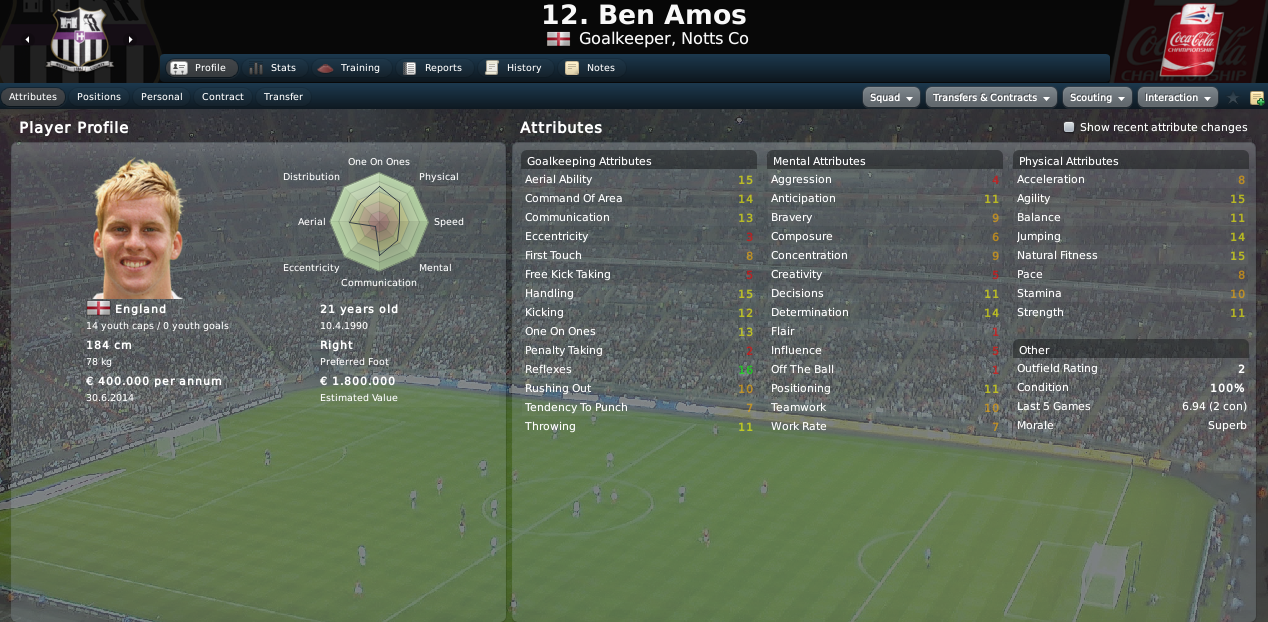The height and width of the screenshot is (622, 1268).
Task: Click the star shortlist icon
Action: pyautogui.click(x=1233, y=98)
